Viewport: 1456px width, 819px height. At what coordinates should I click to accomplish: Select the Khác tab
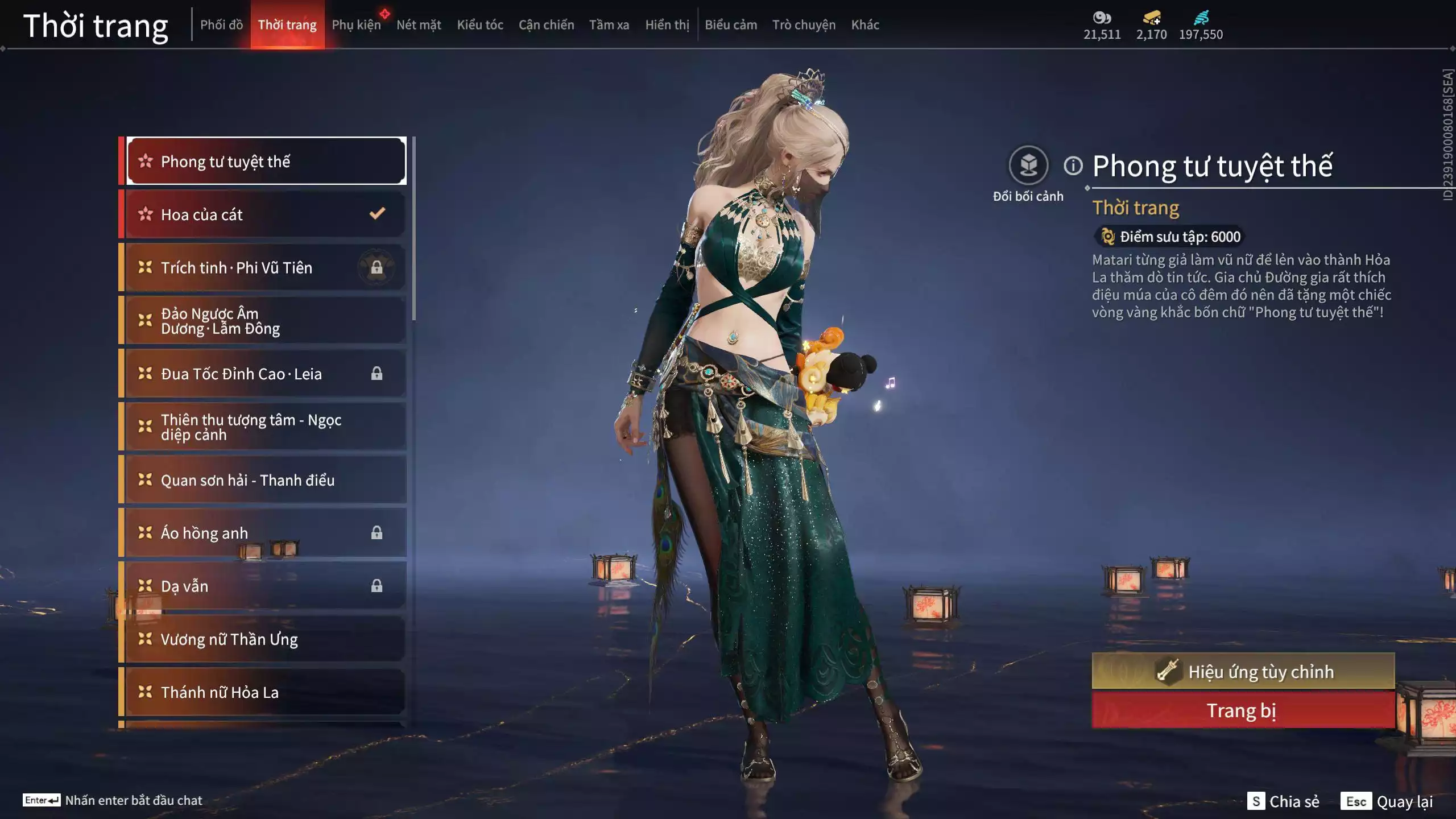(x=865, y=25)
